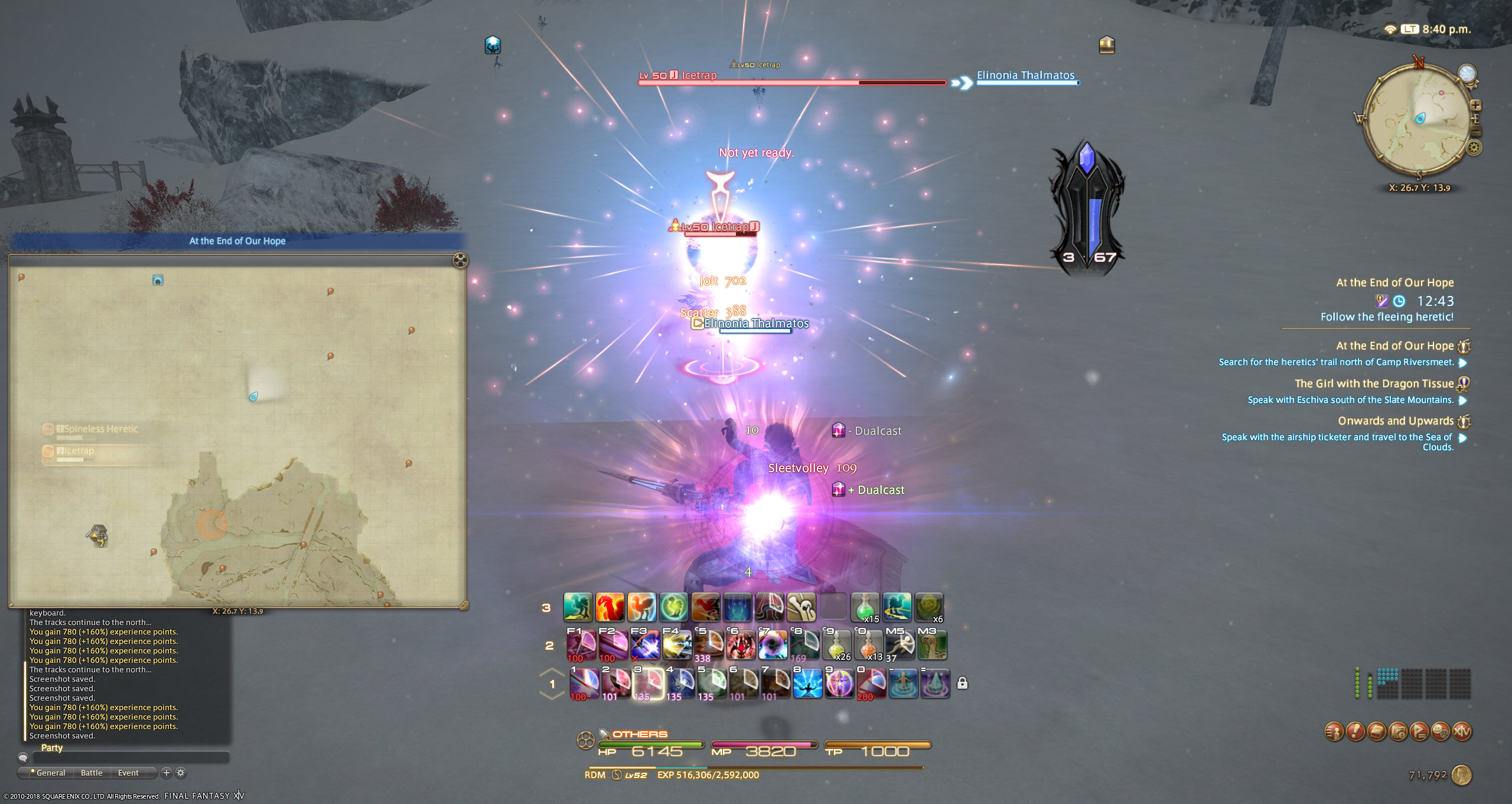Screen dimensions: 1512x804
Task: Switch to the Event chat tab
Action: click(x=128, y=773)
